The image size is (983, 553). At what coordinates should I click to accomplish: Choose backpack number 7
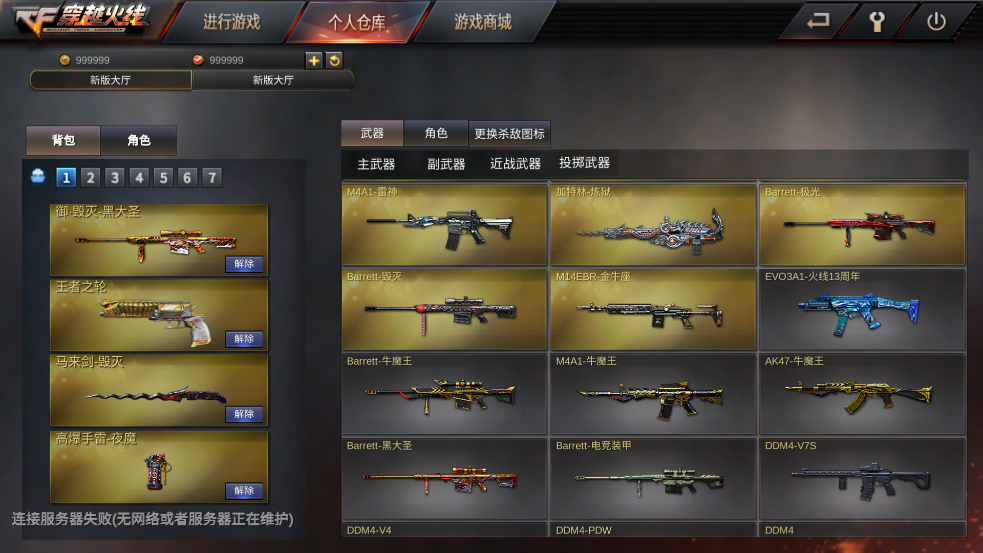pos(212,178)
